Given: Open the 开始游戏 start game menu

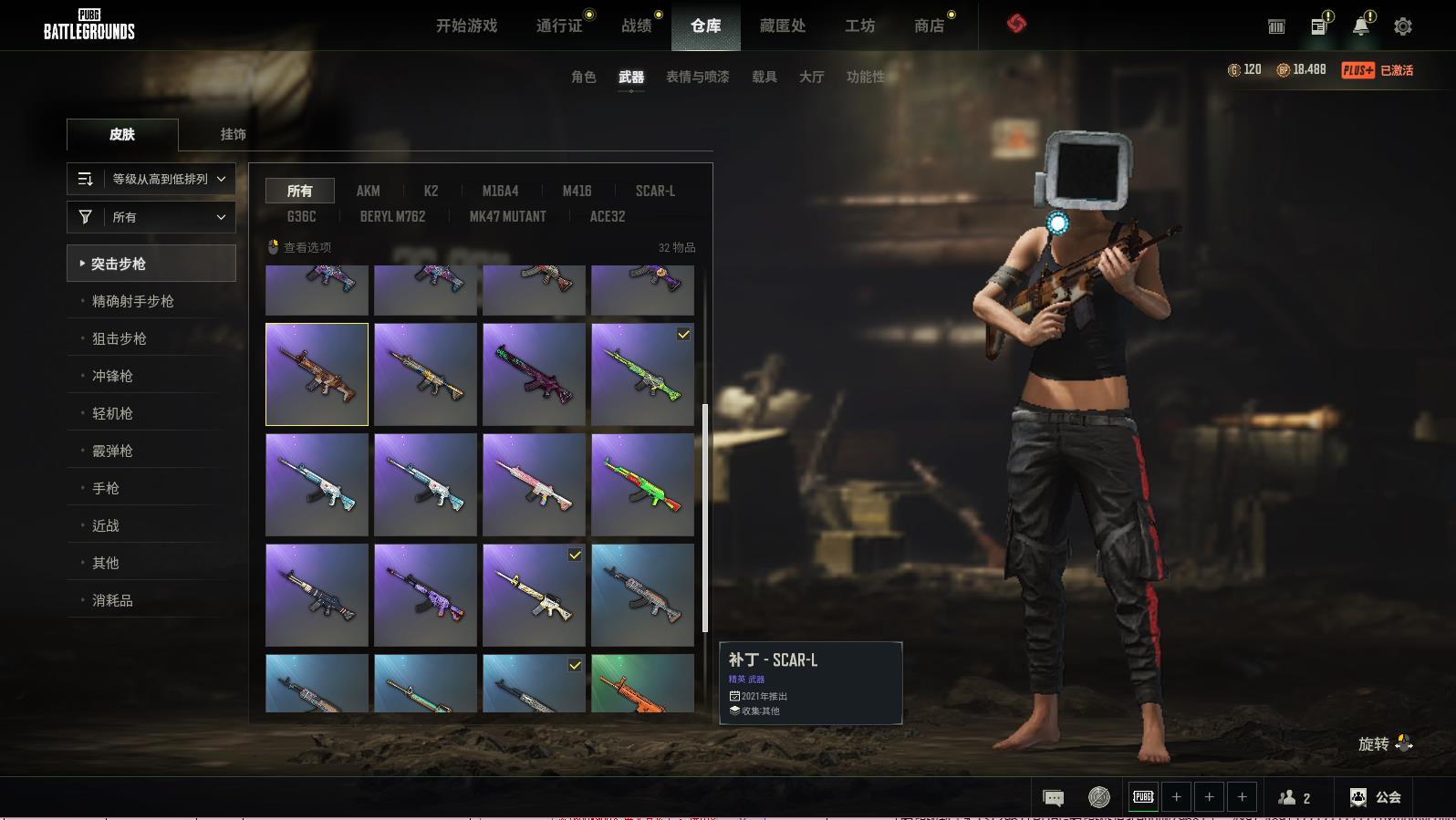Looking at the screenshot, I should 466,26.
